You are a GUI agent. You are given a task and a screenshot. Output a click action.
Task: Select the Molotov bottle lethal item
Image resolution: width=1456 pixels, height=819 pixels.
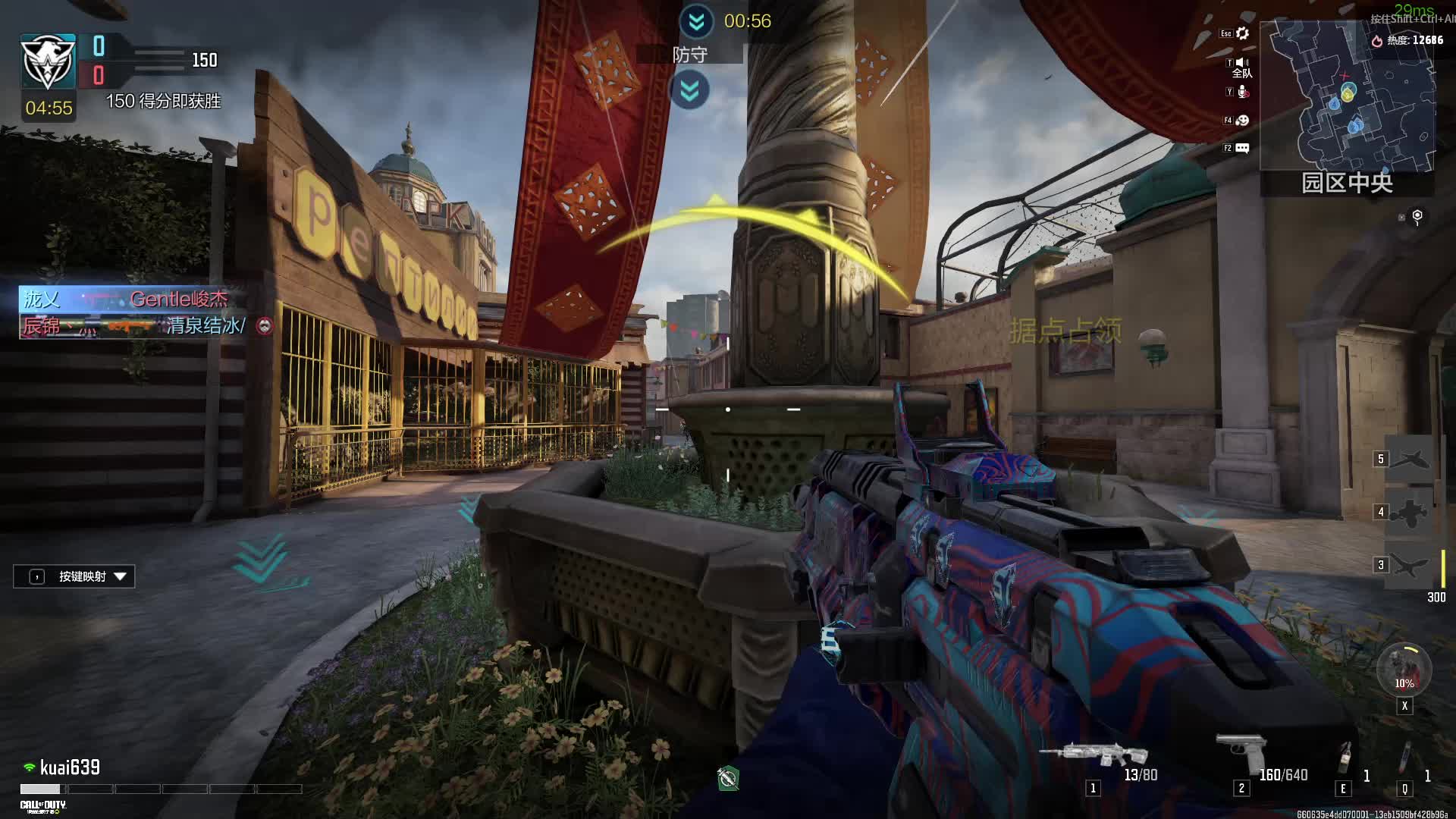pos(1345,758)
